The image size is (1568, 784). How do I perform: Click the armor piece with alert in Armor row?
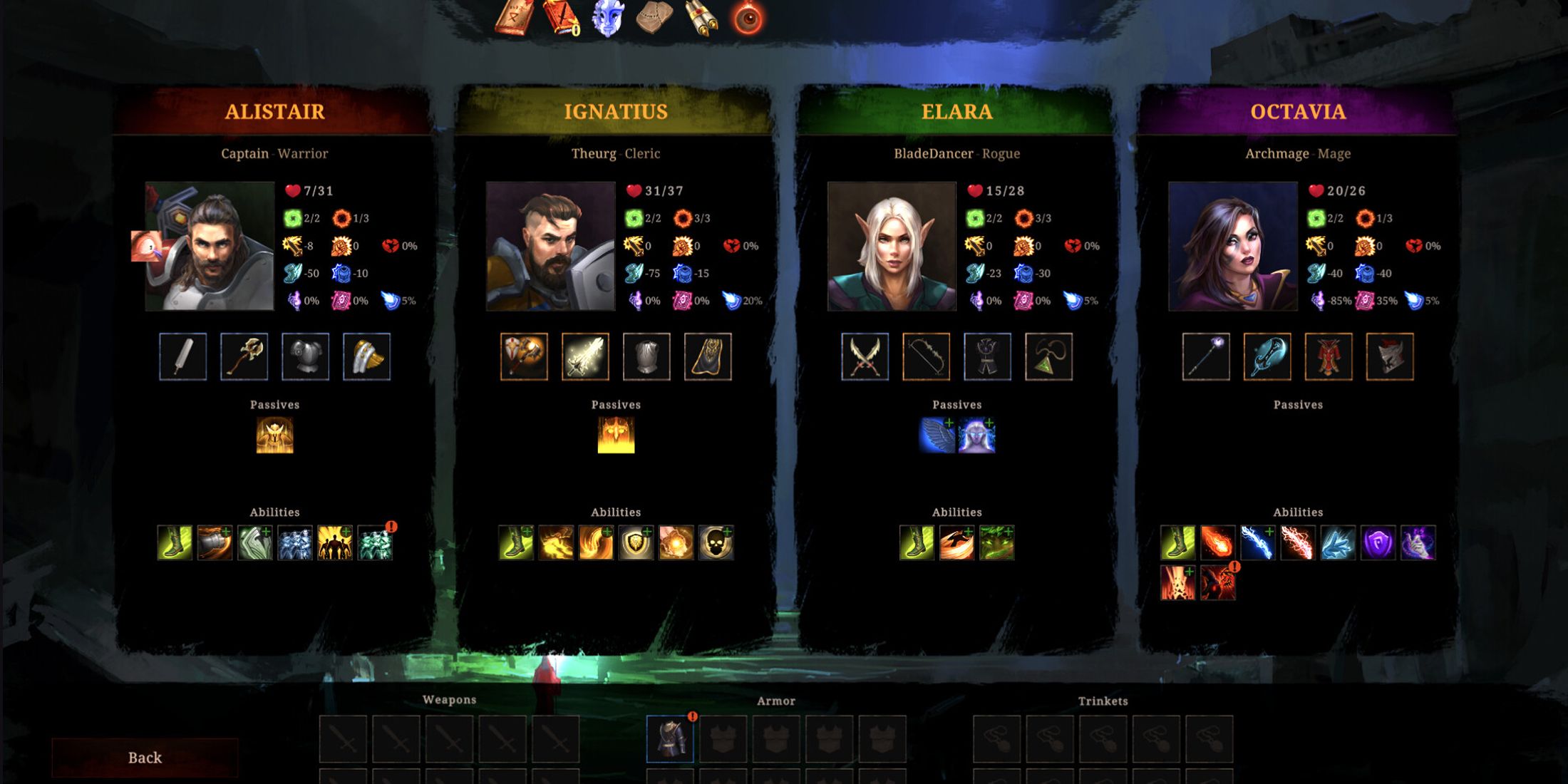(x=669, y=740)
